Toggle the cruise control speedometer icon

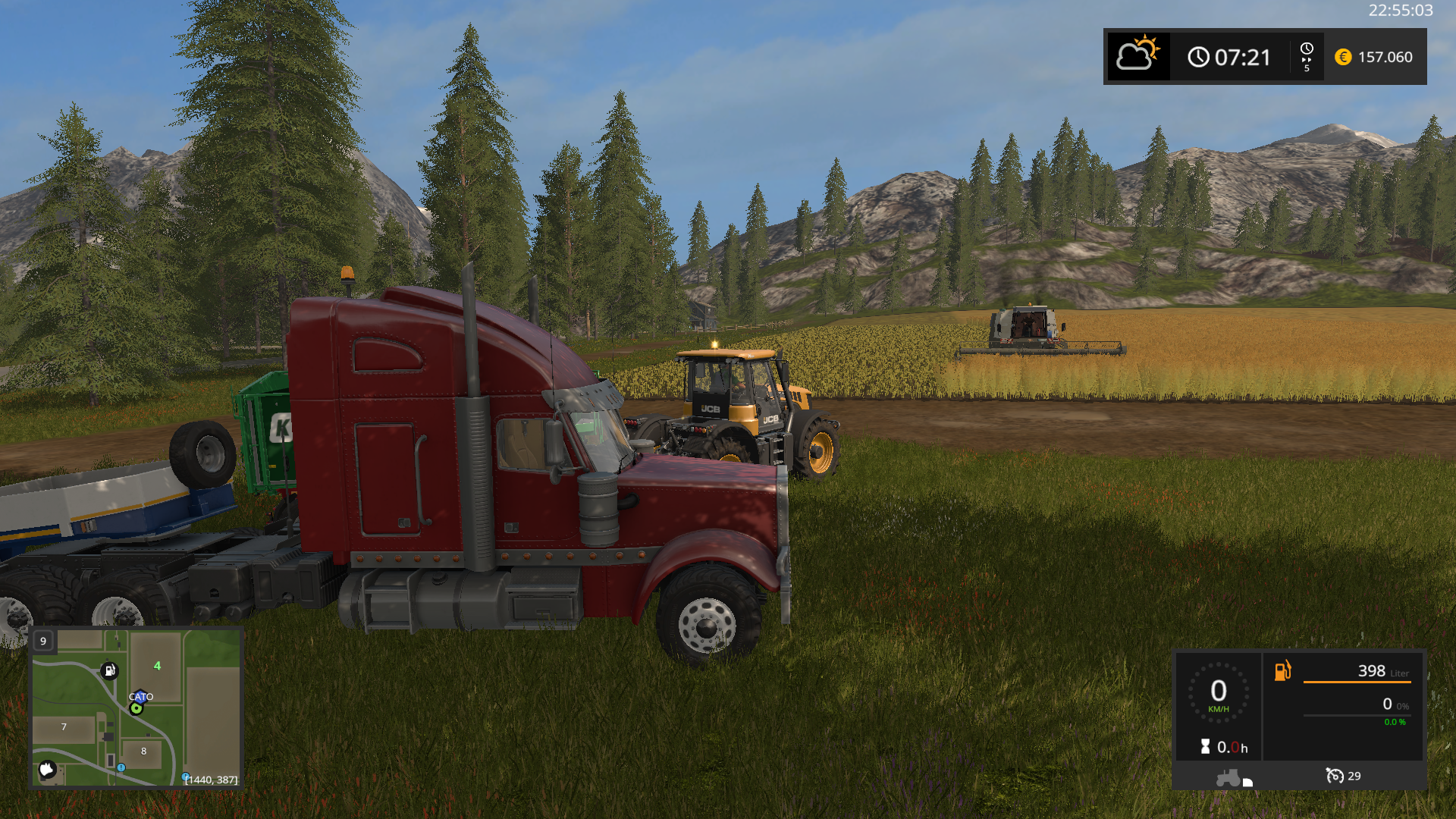point(1334,776)
